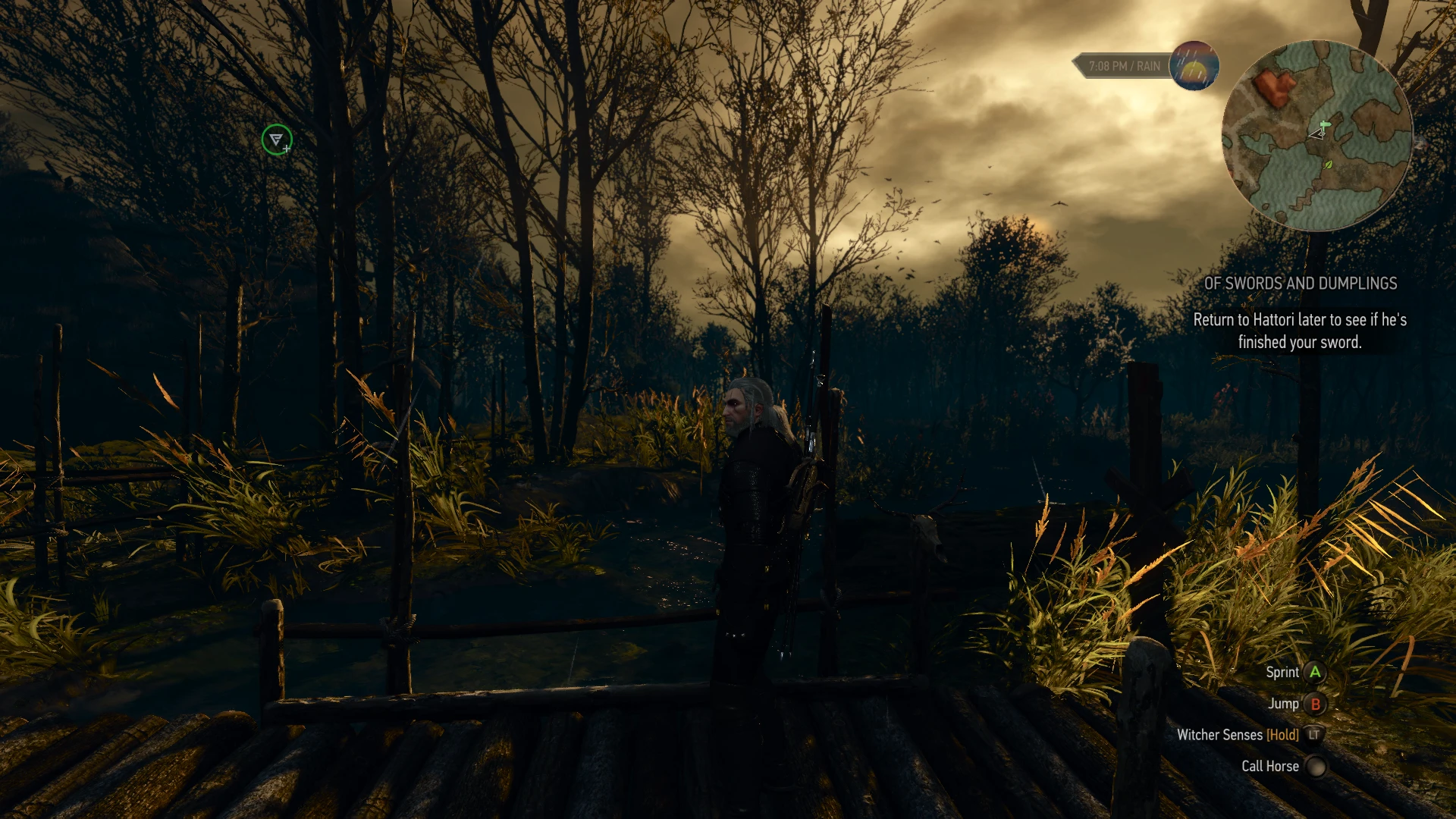Viewport: 1456px width, 819px height.
Task: Click the A button icon beside Sprint
Action: pyautogui.click(x=1316, y=672)
